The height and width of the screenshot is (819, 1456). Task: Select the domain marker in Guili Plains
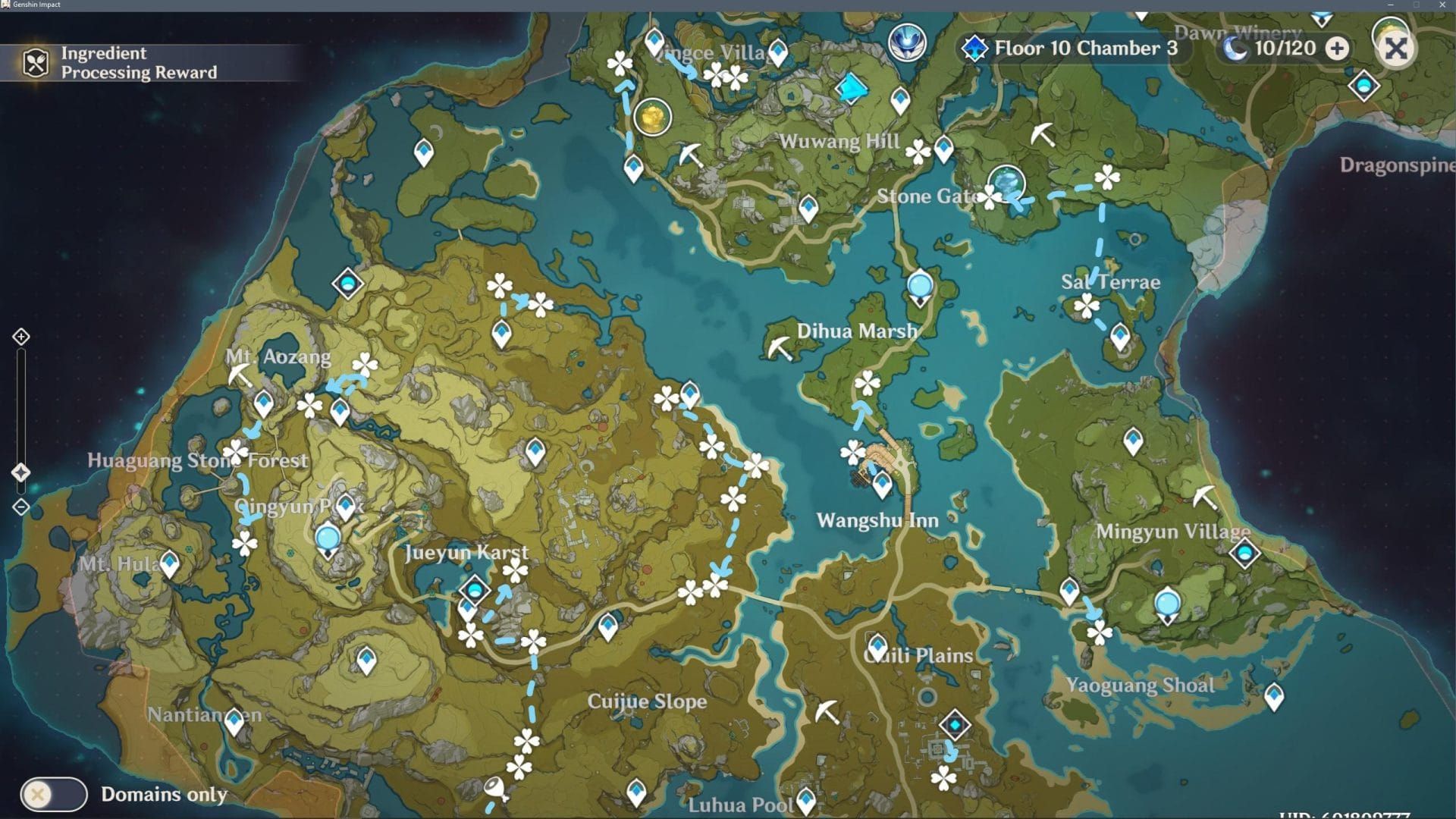point(955,725)
